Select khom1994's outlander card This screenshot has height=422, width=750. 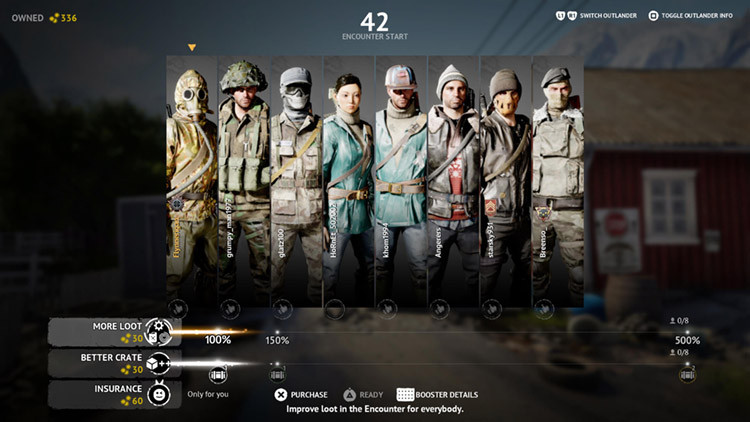400,180
